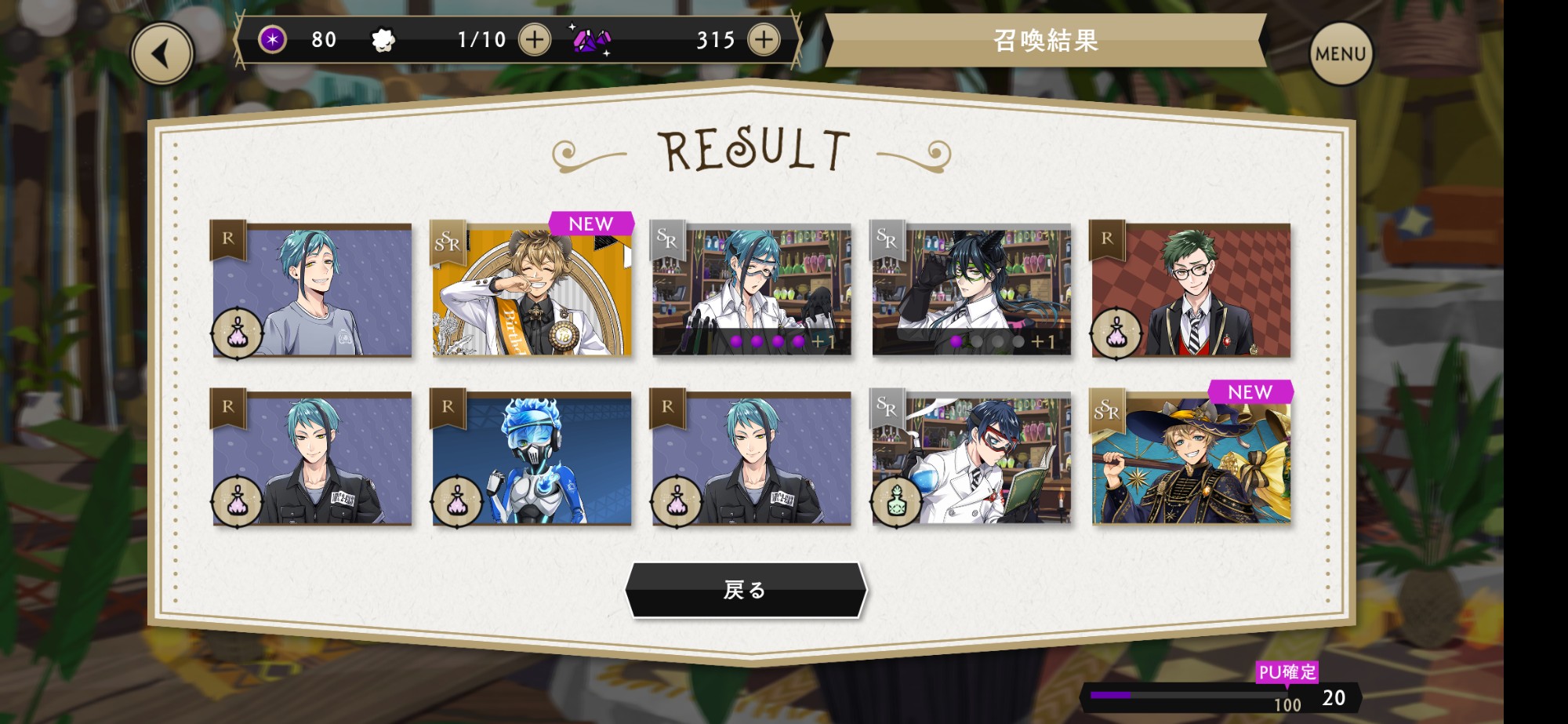The image size is (1568, 724).
Task: Select the smiling teal-haired R card in gray shirt
Action: pos(312,289)
